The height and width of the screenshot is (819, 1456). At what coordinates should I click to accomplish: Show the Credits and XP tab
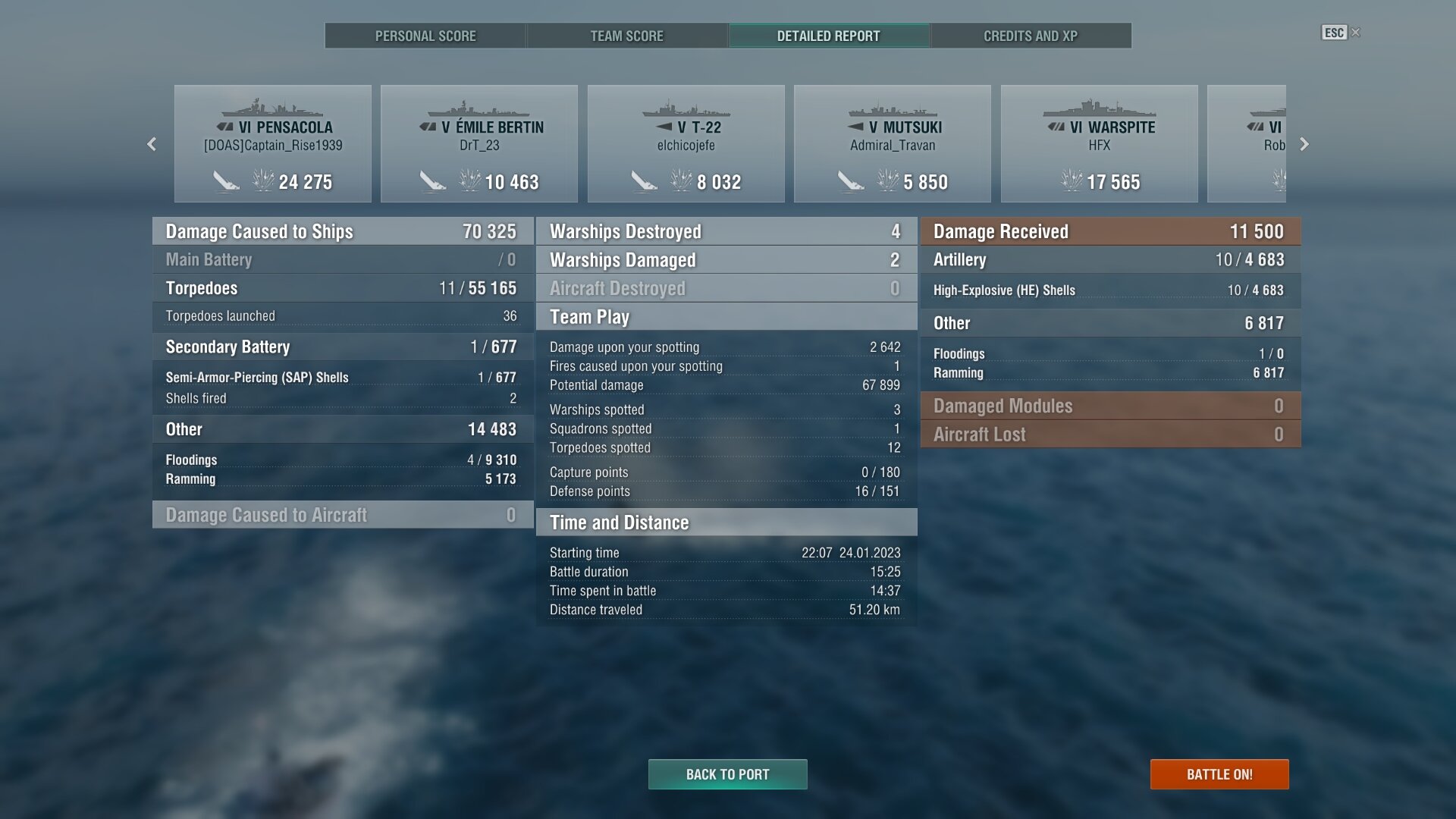coord(1030,36)
